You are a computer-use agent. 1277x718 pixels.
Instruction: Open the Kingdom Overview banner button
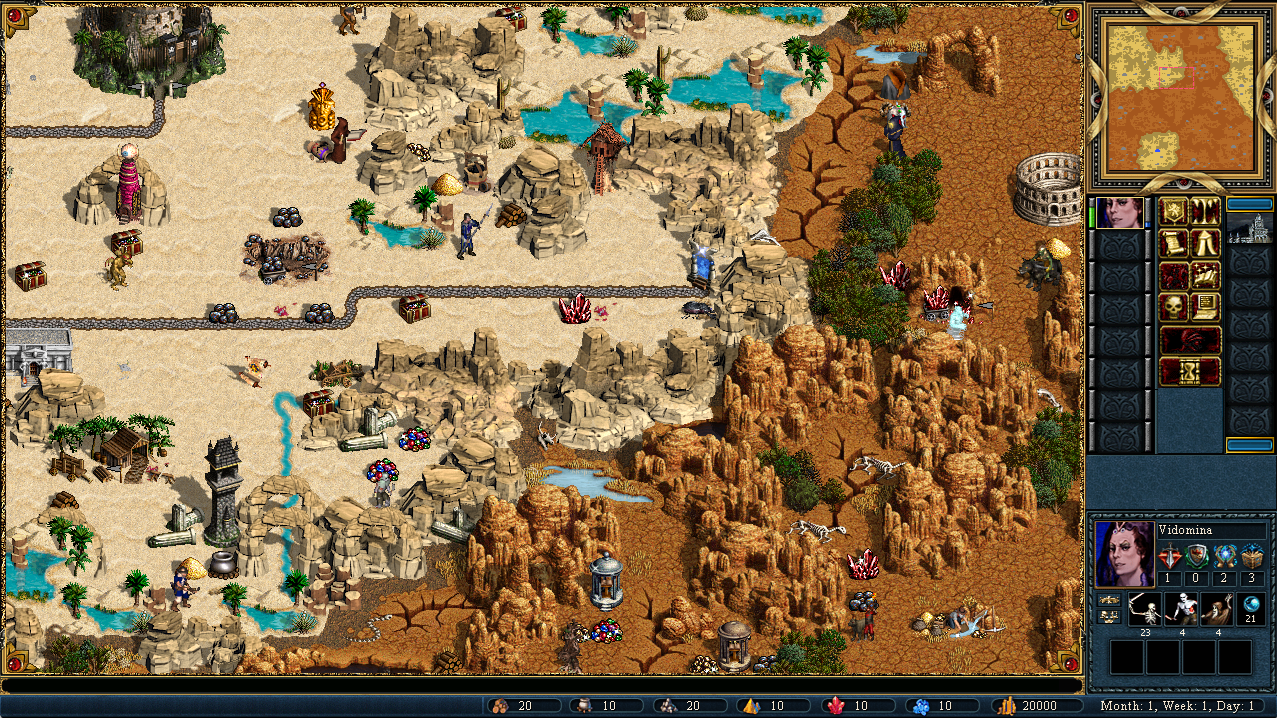click(1174, 212)
